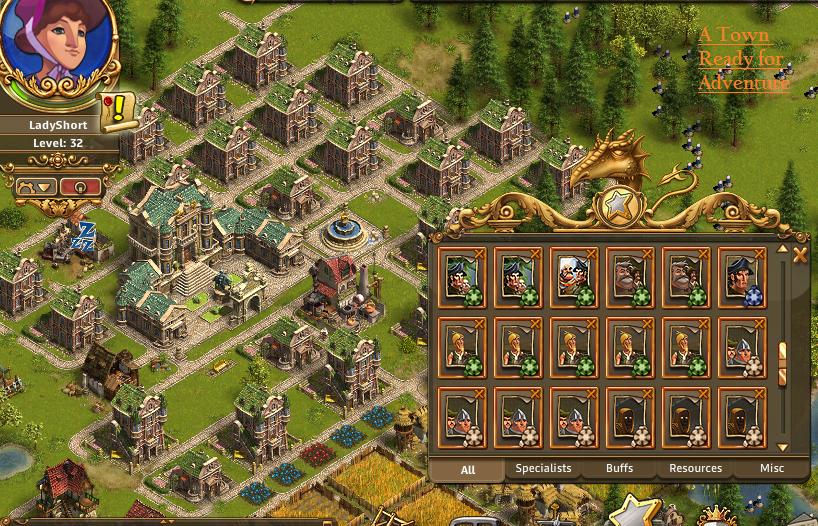This screenshot has height=526, width=818.
Task: Open the quest scroll with exclamation mark
Action: (118, 108)
